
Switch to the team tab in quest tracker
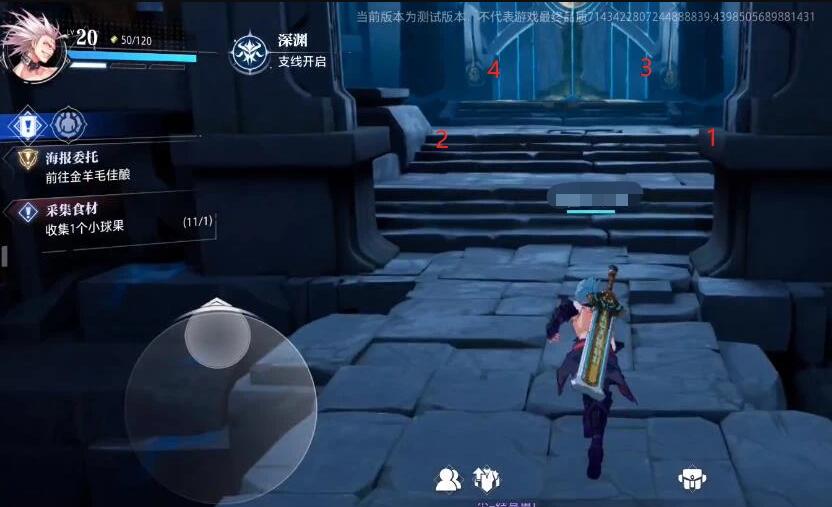(69, 125)
